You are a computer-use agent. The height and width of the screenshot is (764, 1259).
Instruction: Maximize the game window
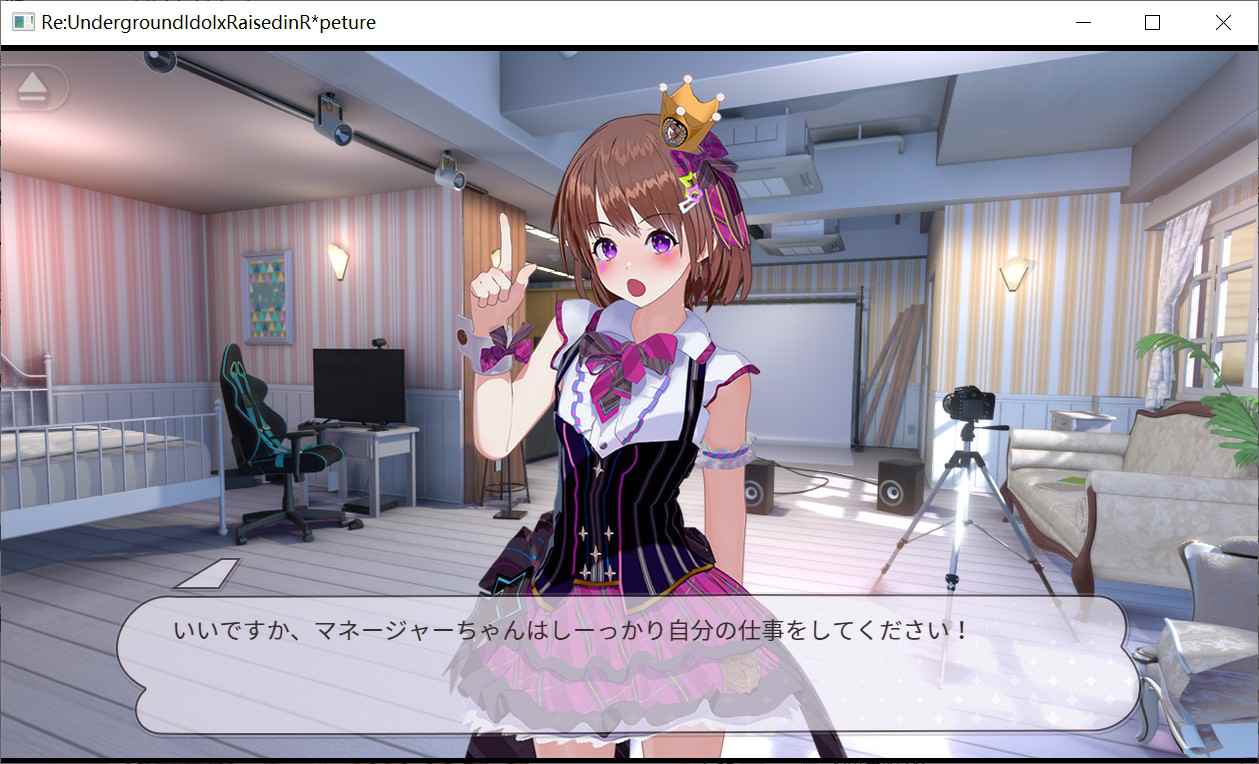pyautogui.click(x=1152, y=22)
